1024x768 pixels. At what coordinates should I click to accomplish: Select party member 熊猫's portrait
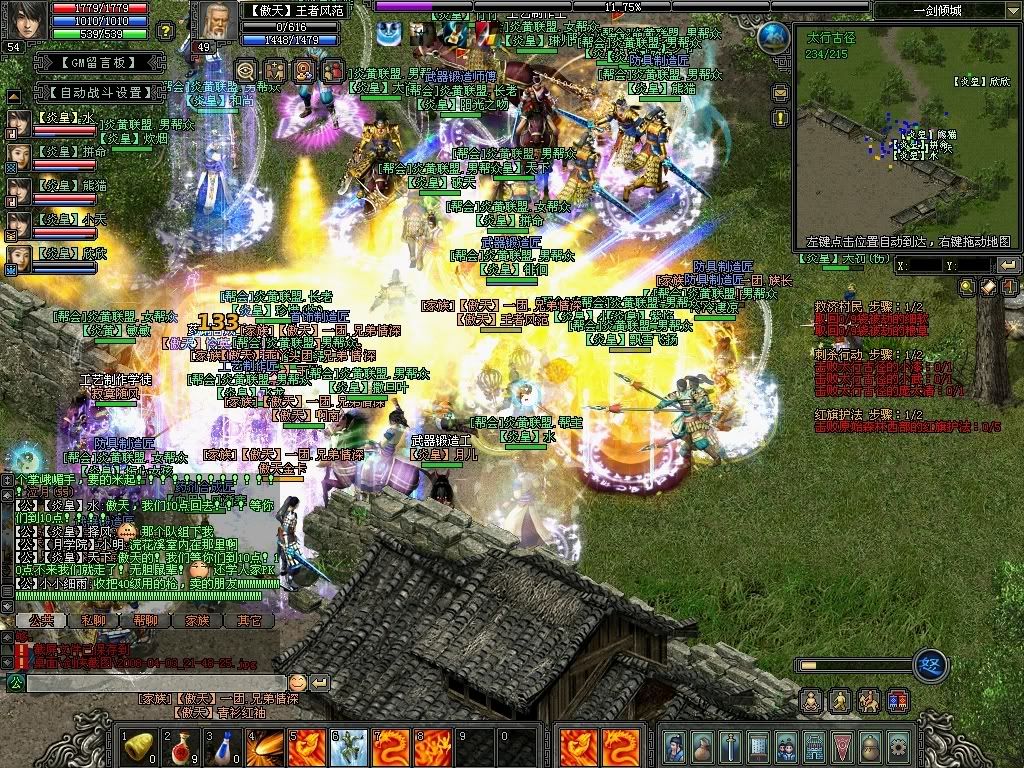(x=19, y=190)
